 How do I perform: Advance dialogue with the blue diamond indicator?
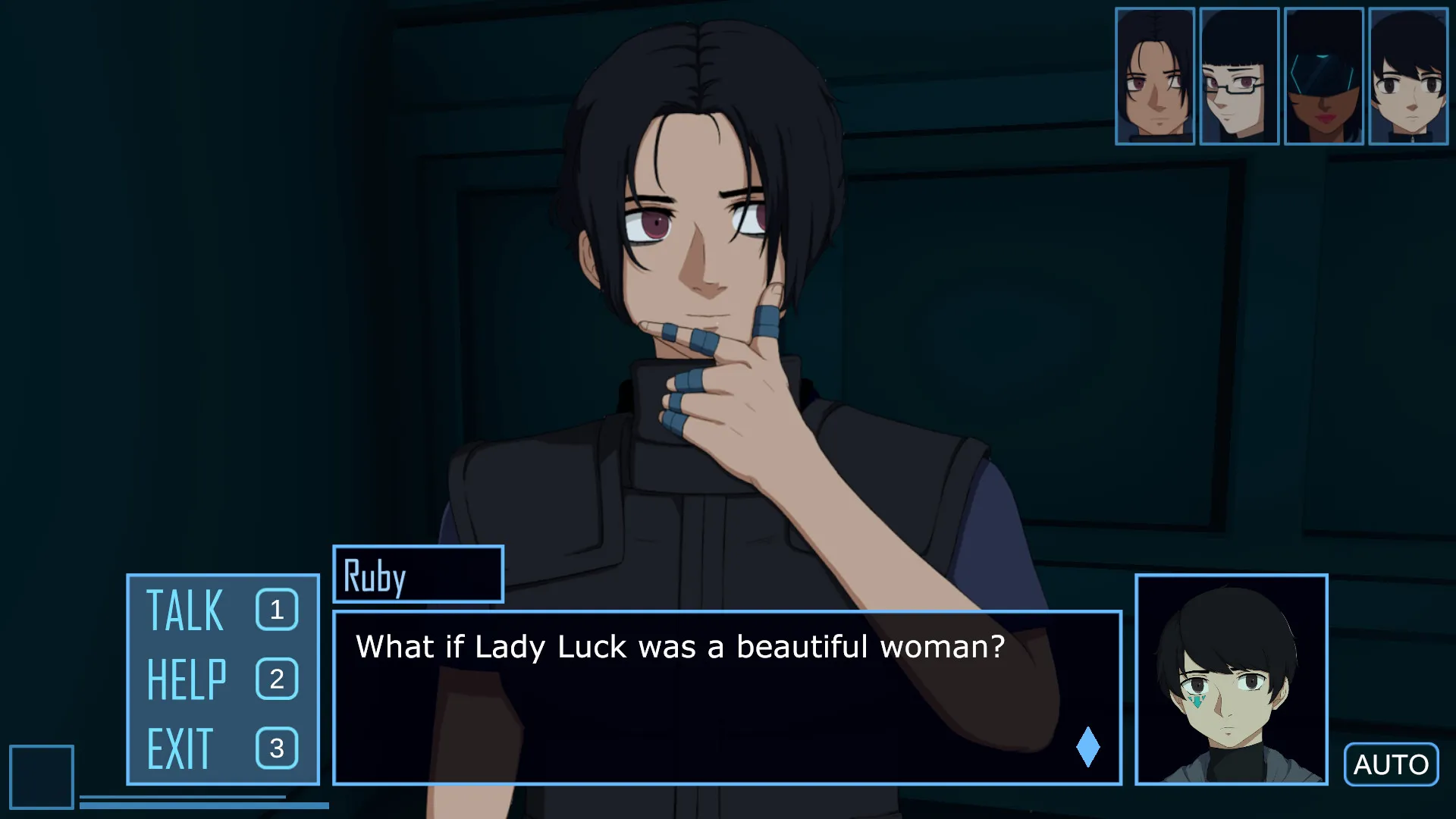coord(1087,747)
